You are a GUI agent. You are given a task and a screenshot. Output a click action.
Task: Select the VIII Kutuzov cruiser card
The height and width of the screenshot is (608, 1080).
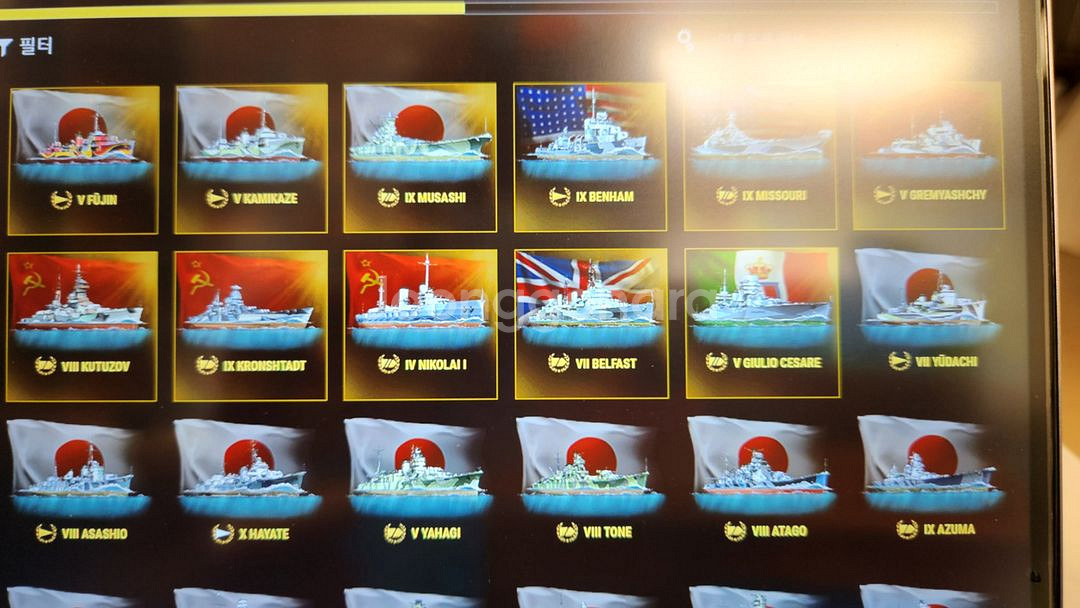click(x=82, y=325)
